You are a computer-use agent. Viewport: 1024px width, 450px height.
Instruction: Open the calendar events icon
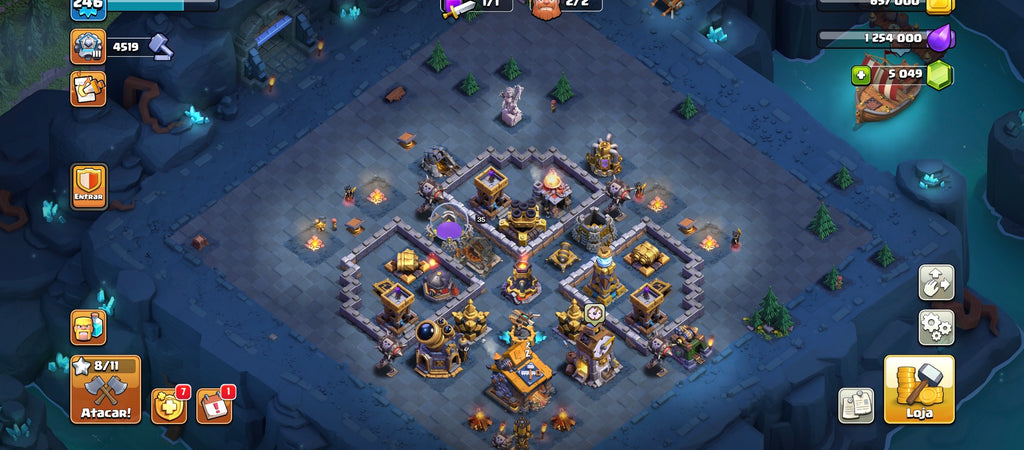coord(214,404)
